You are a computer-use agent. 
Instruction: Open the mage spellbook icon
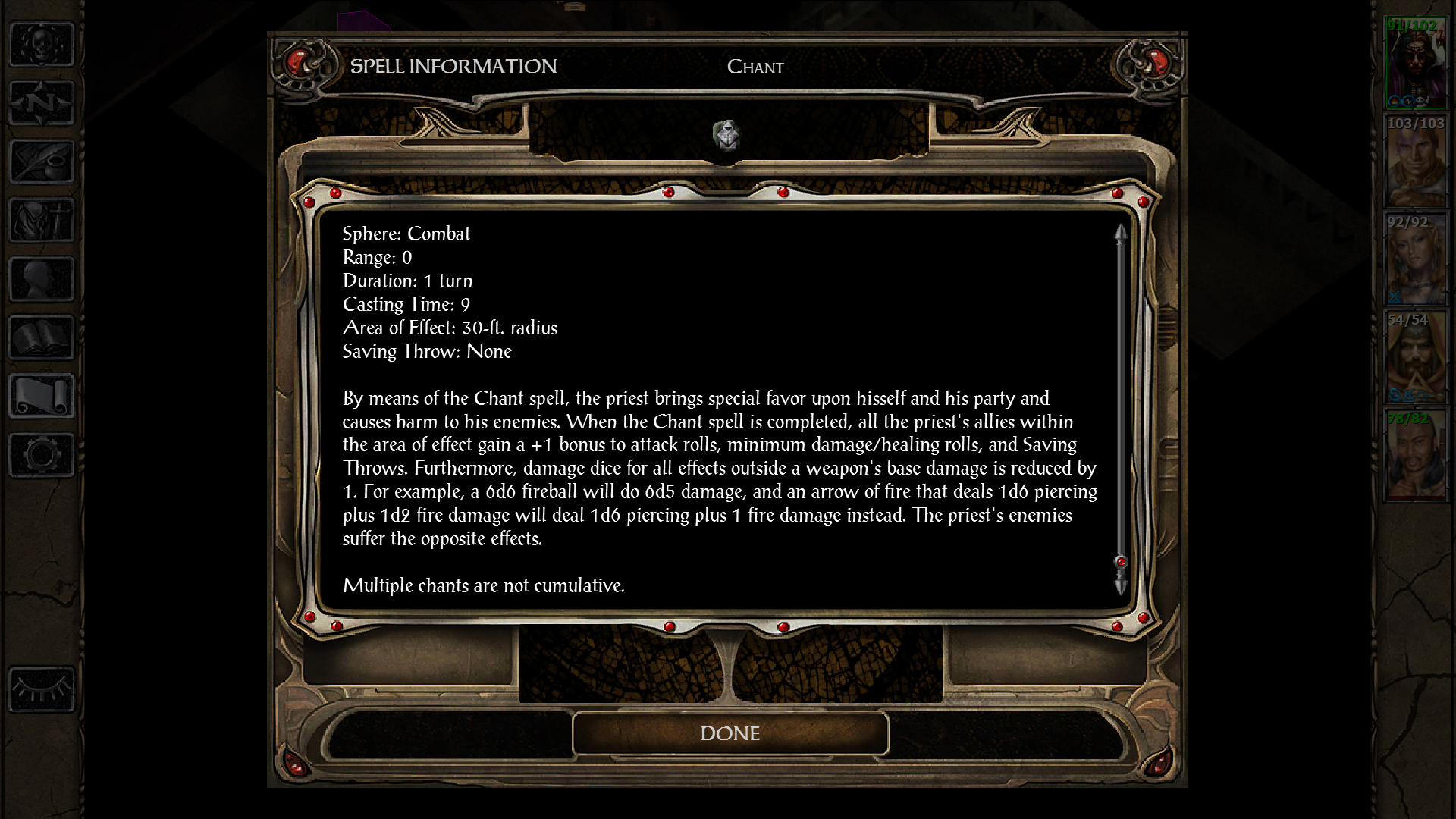pos(42,337)
